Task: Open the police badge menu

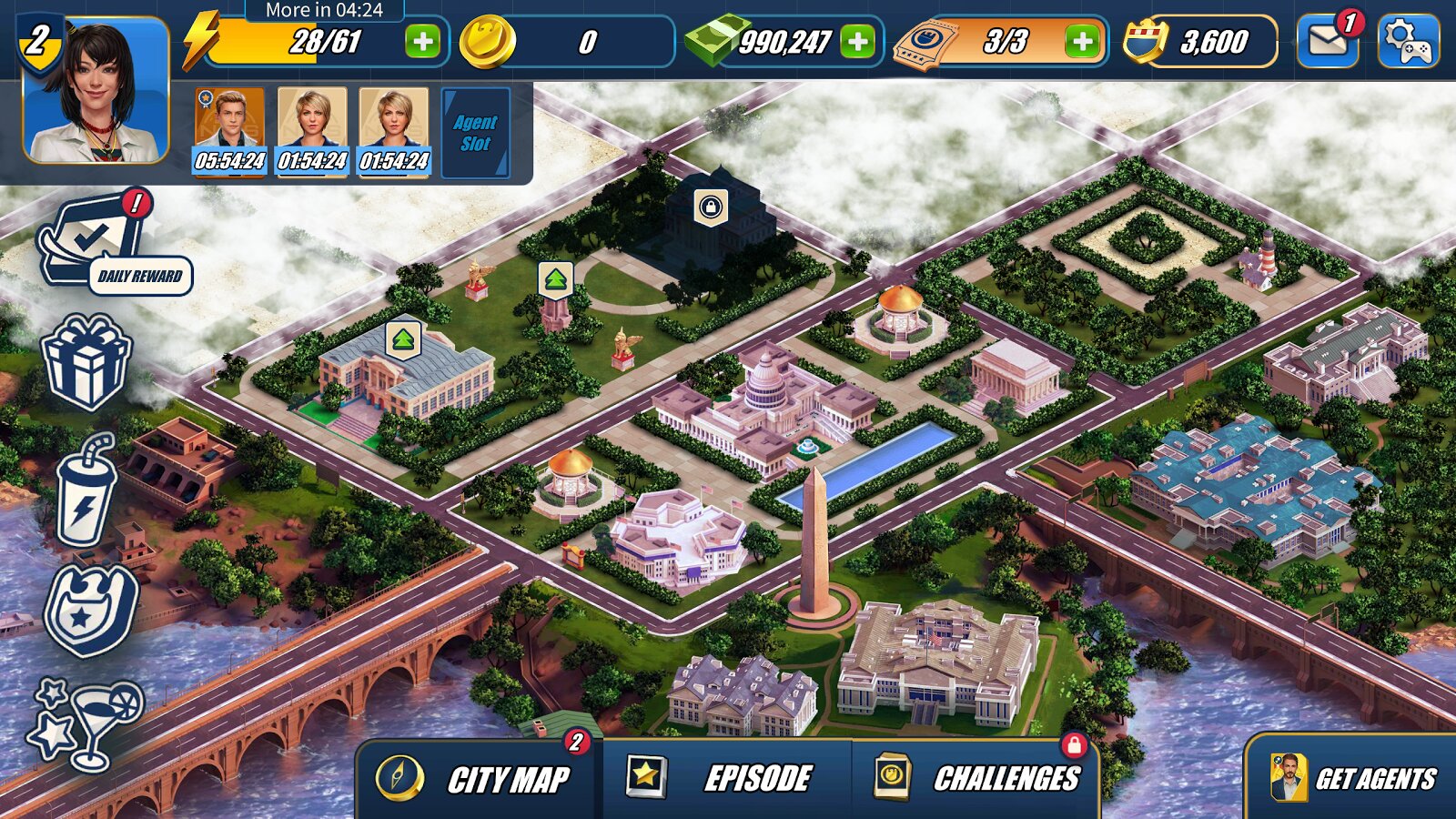Action: pyautogui.click(x=91, y=612)
